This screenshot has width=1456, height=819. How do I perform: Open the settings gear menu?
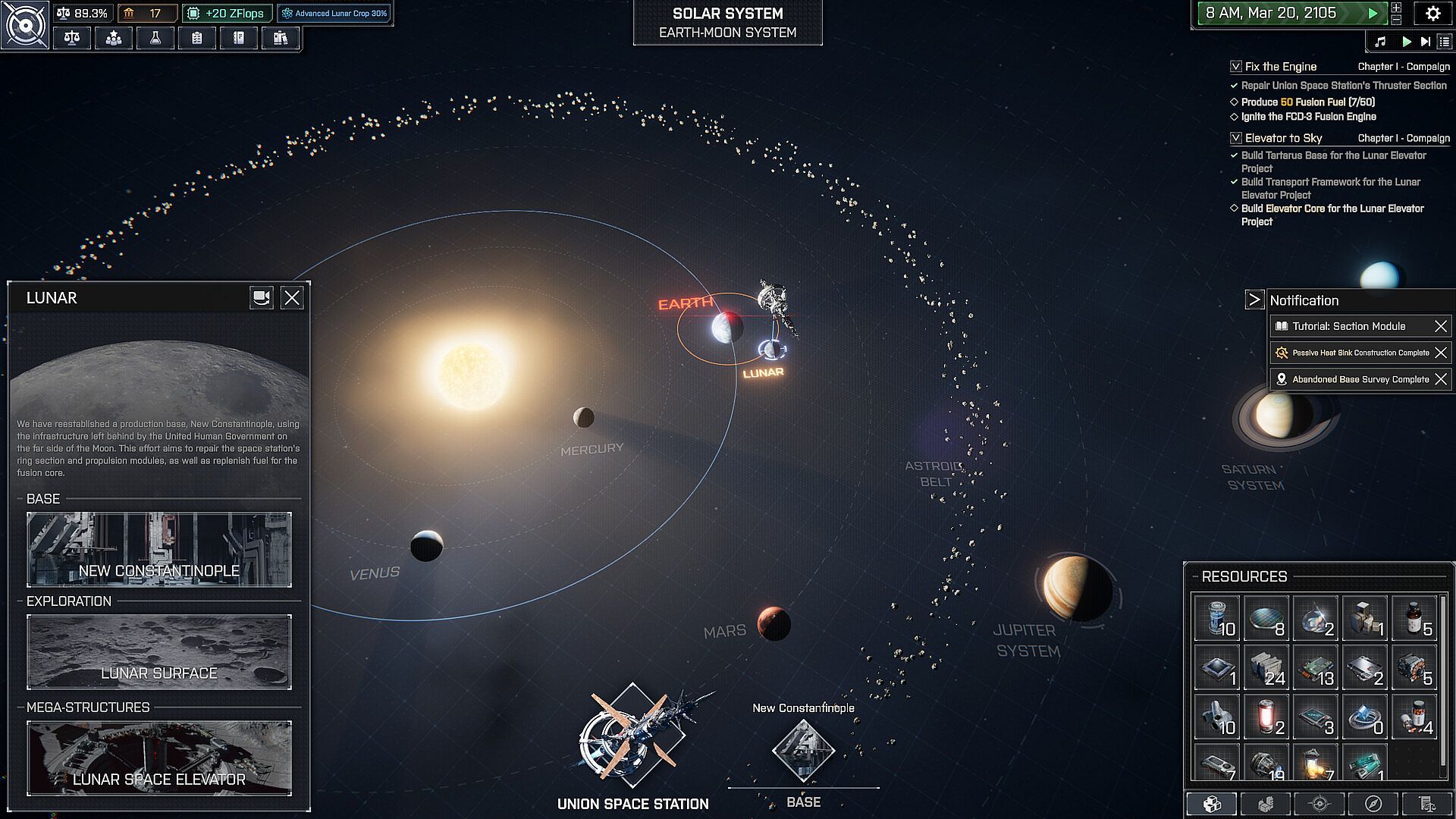coord(1432,14)
